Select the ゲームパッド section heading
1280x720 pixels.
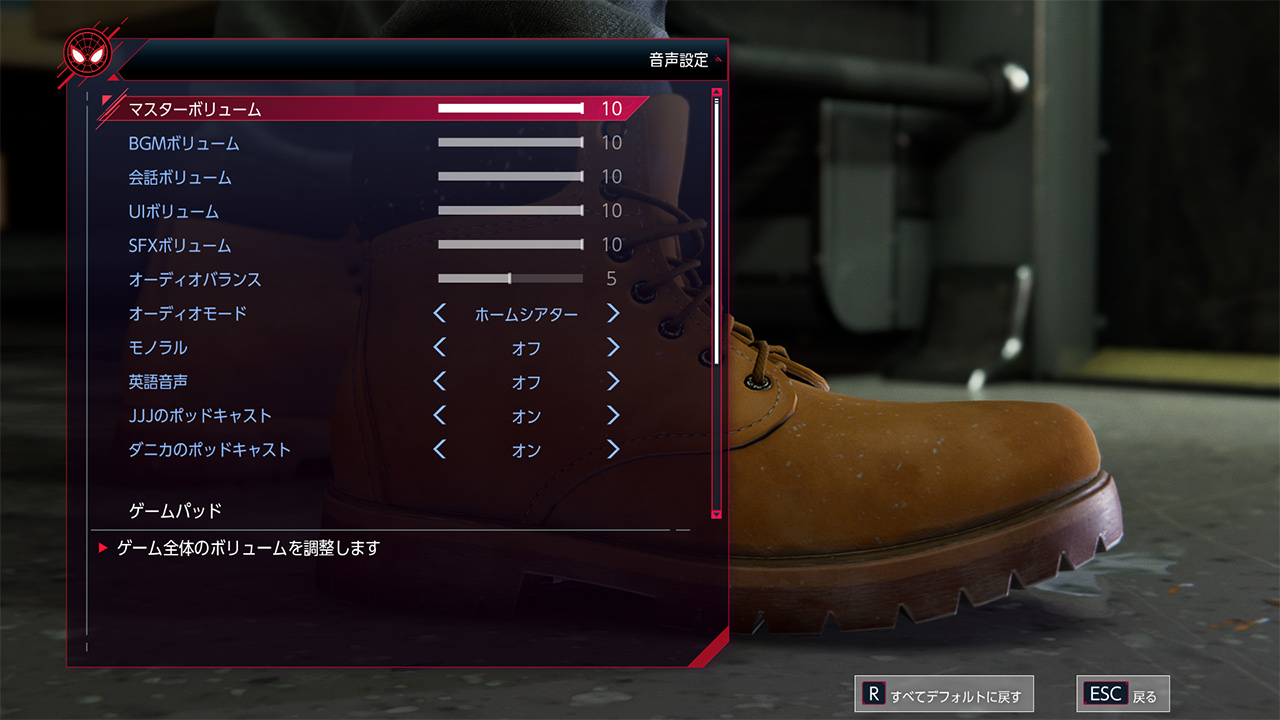point(176,511)
